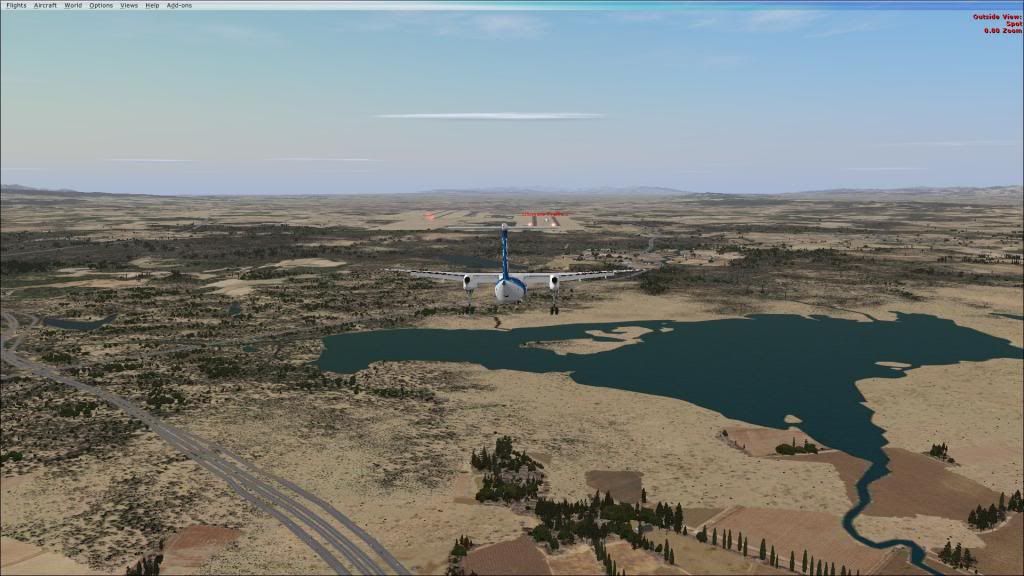Image resolution: width=1024 pixels, height=576 pixels.
Task: Open the Add-ons menu
Action: (179, 5)
